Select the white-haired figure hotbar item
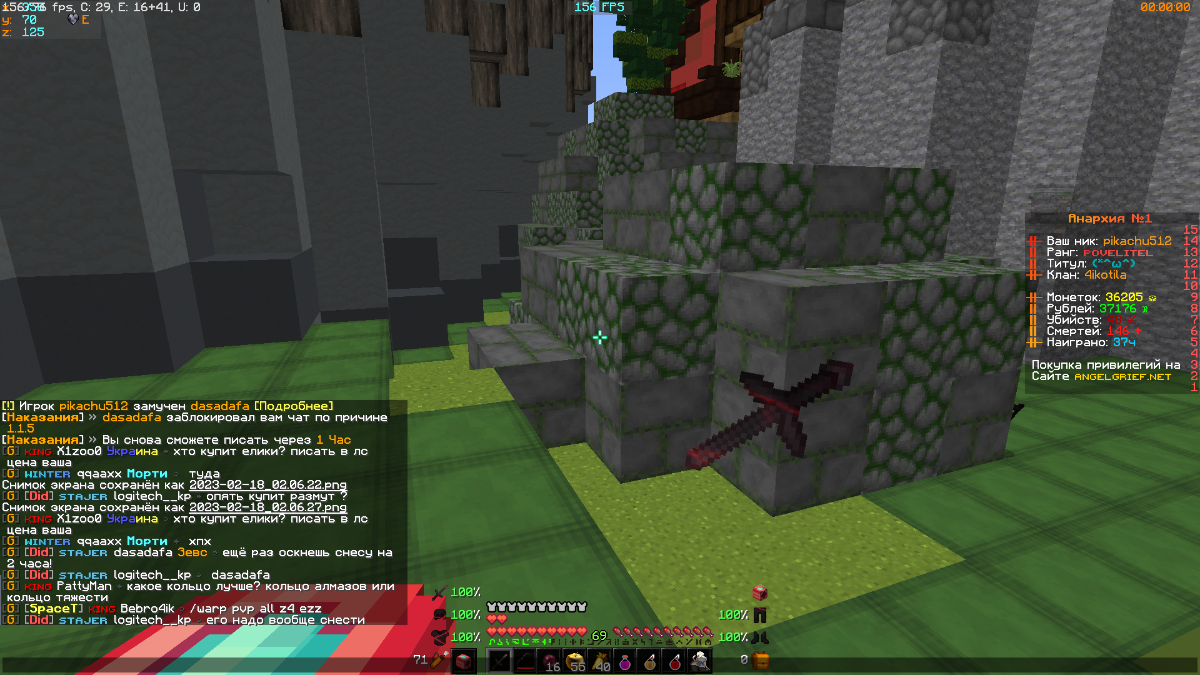 700,661
